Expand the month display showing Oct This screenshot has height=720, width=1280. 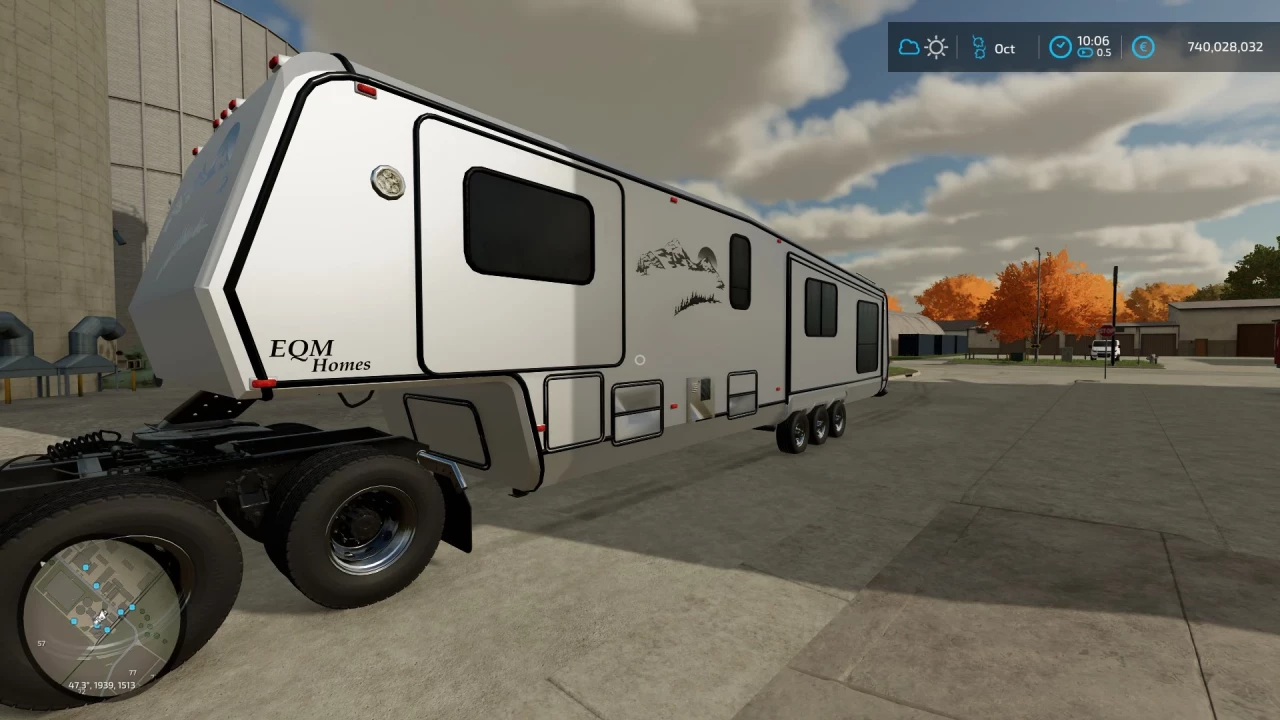coord(1004,48)
